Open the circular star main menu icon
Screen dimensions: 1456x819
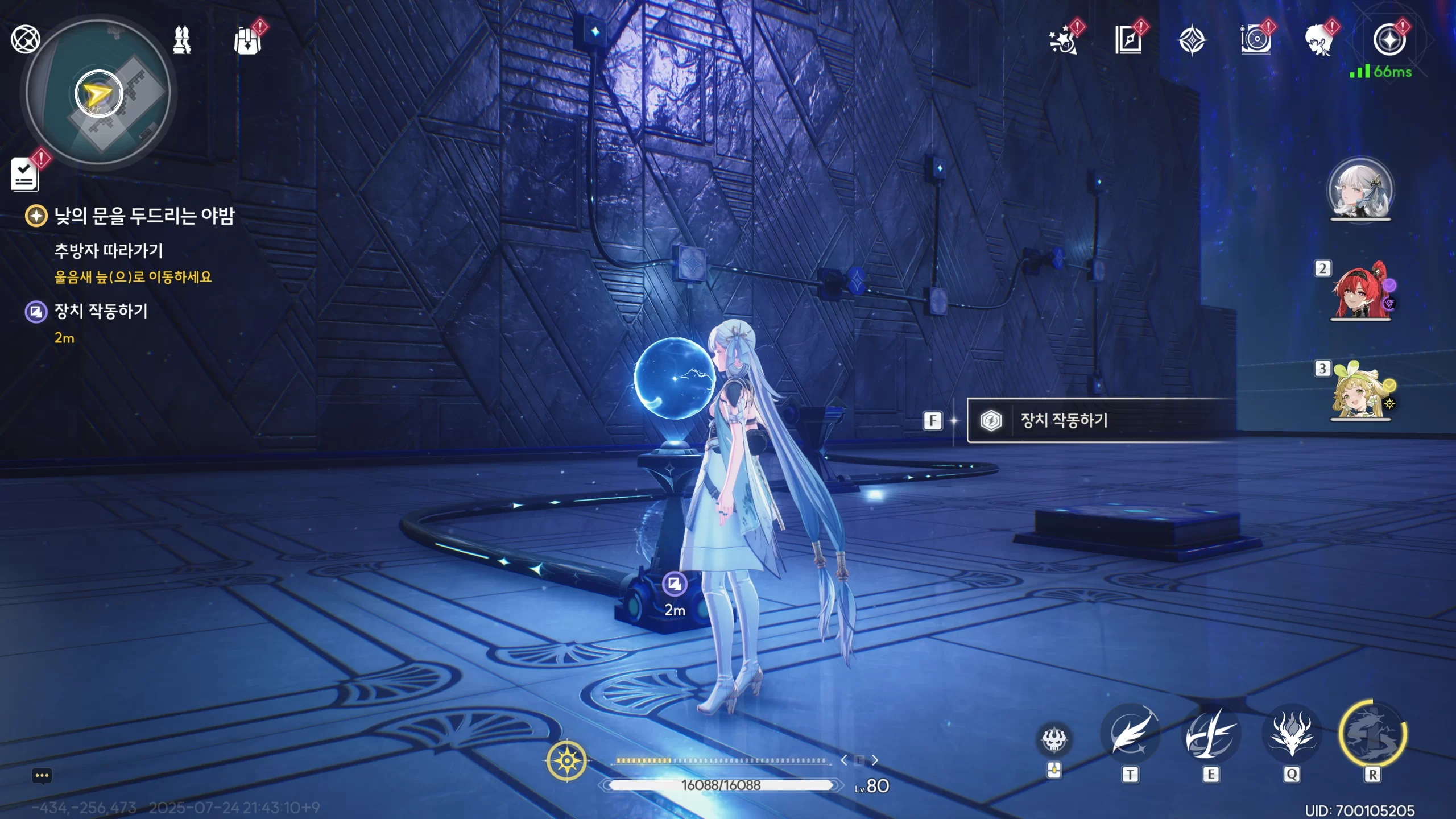pos(1389,40)
